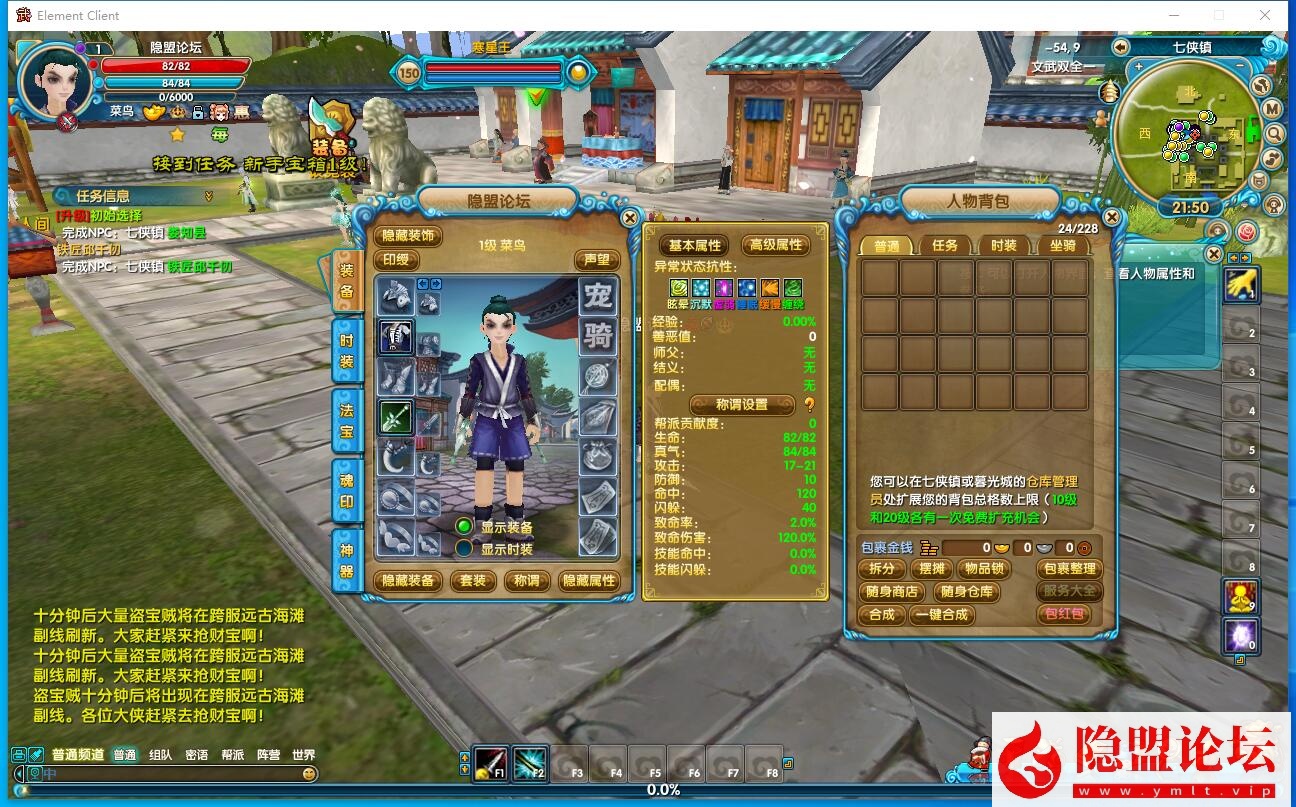Click the 包裹整理 sort button
The image size is (1296, 807).
click(x=1069, y=569)
